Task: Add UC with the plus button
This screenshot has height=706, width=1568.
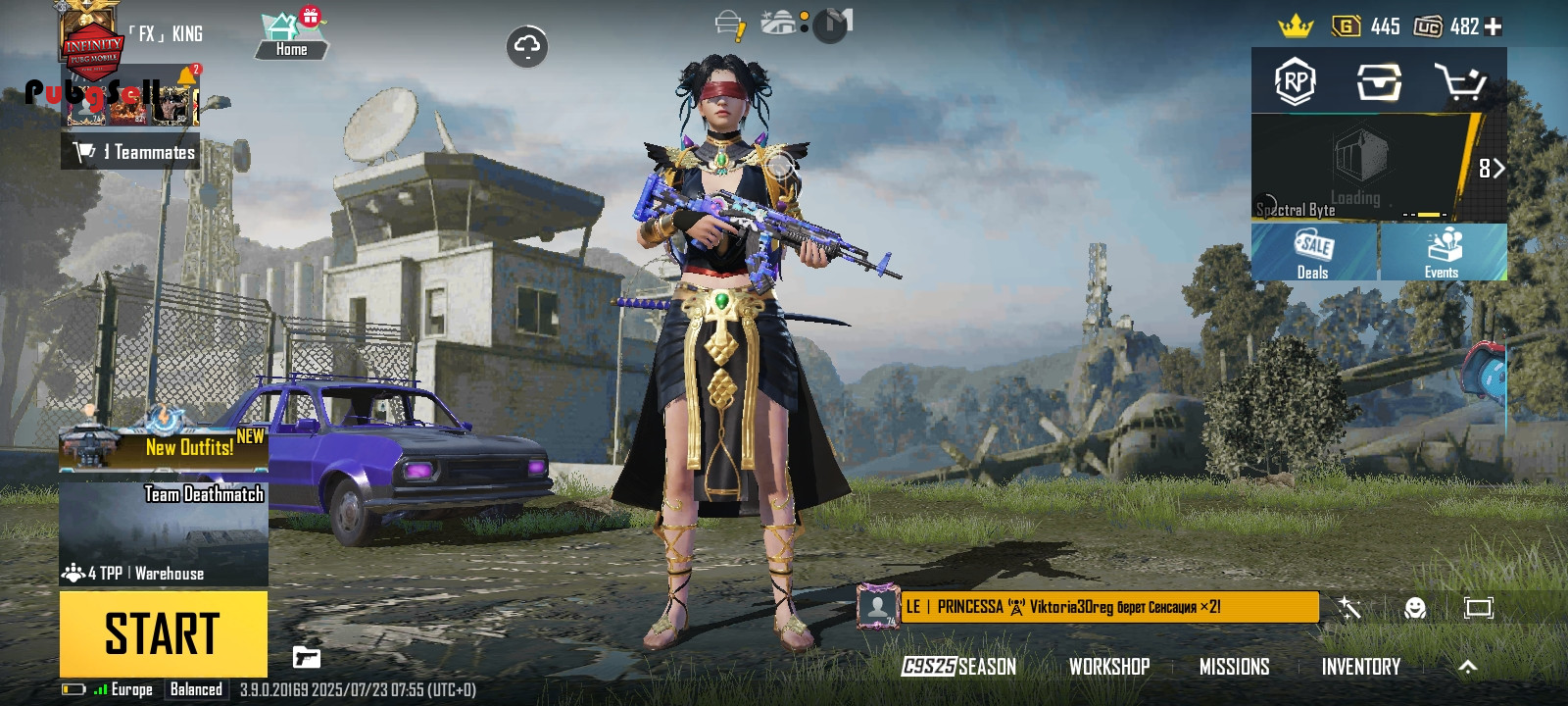Action: [x=1494, y=26]
